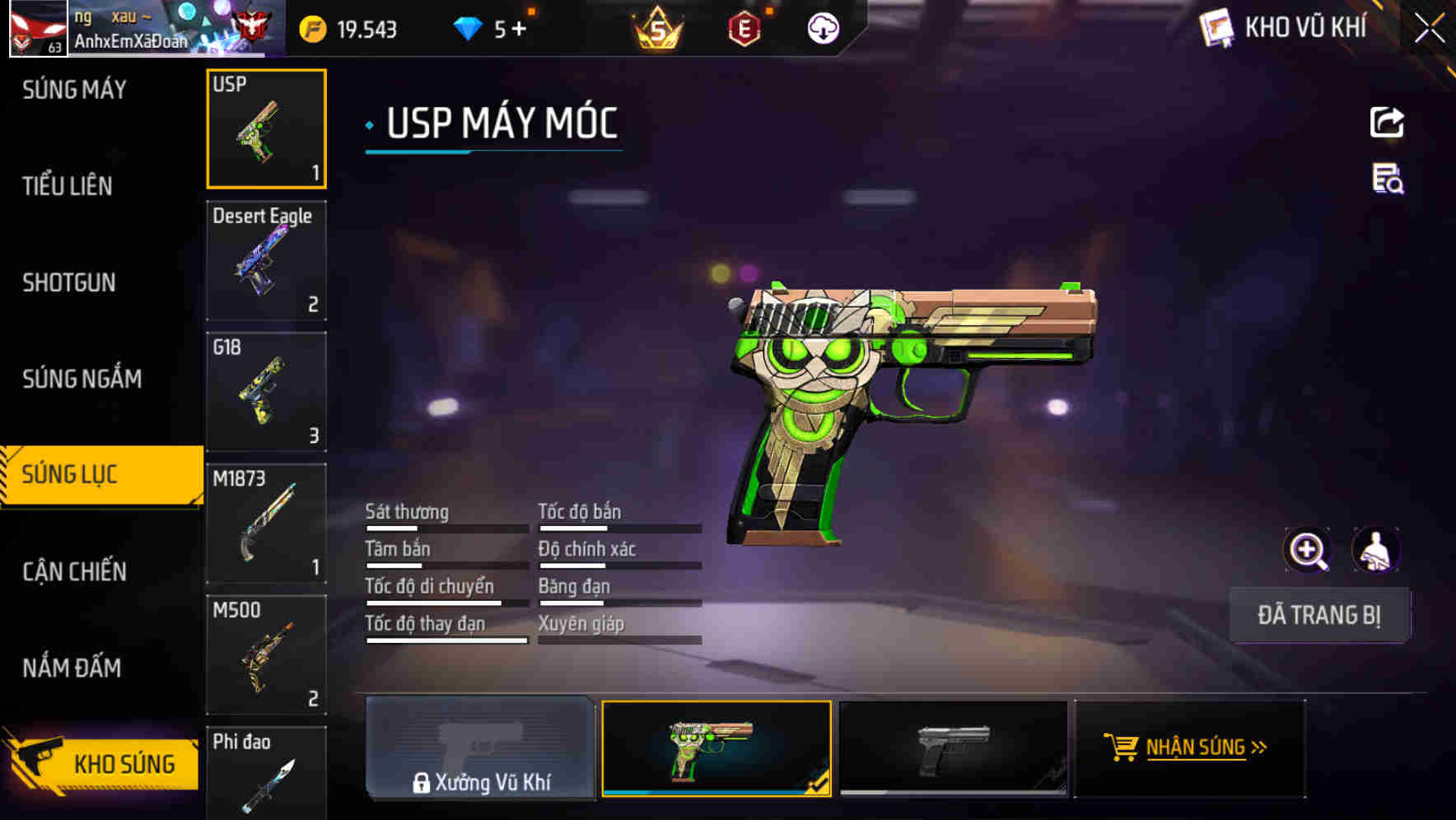Select the CẬN CHIẾN category

click(73, 571)
